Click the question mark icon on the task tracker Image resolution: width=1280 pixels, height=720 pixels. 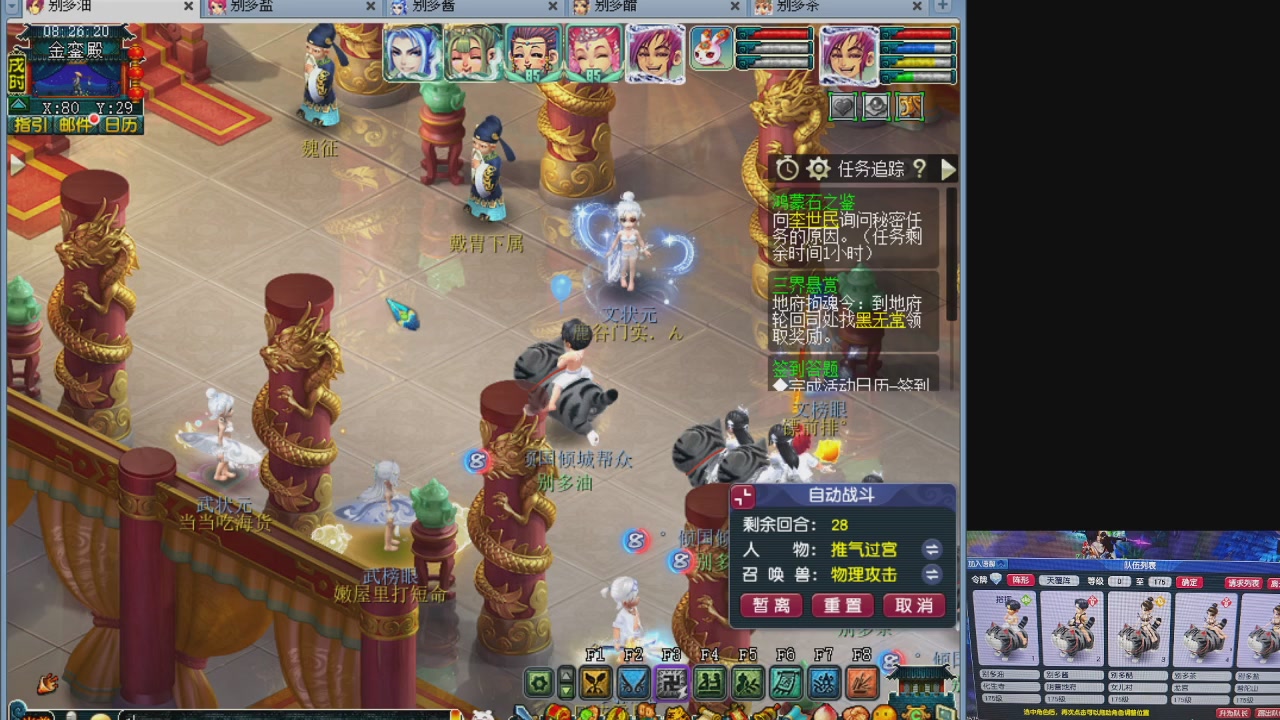(920, 169)
